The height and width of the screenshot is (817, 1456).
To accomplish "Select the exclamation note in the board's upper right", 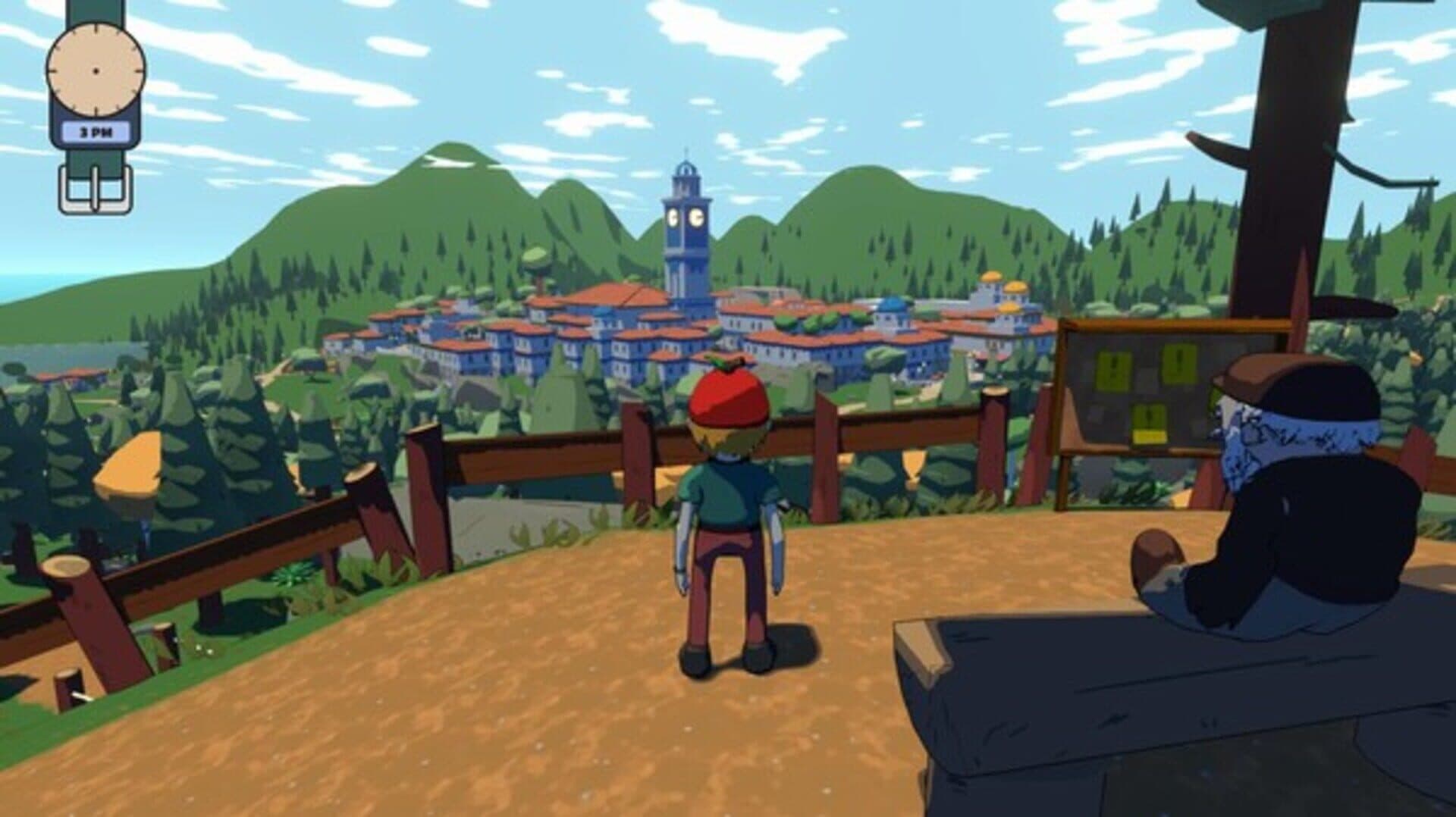I will click(x=1179, y=365).
